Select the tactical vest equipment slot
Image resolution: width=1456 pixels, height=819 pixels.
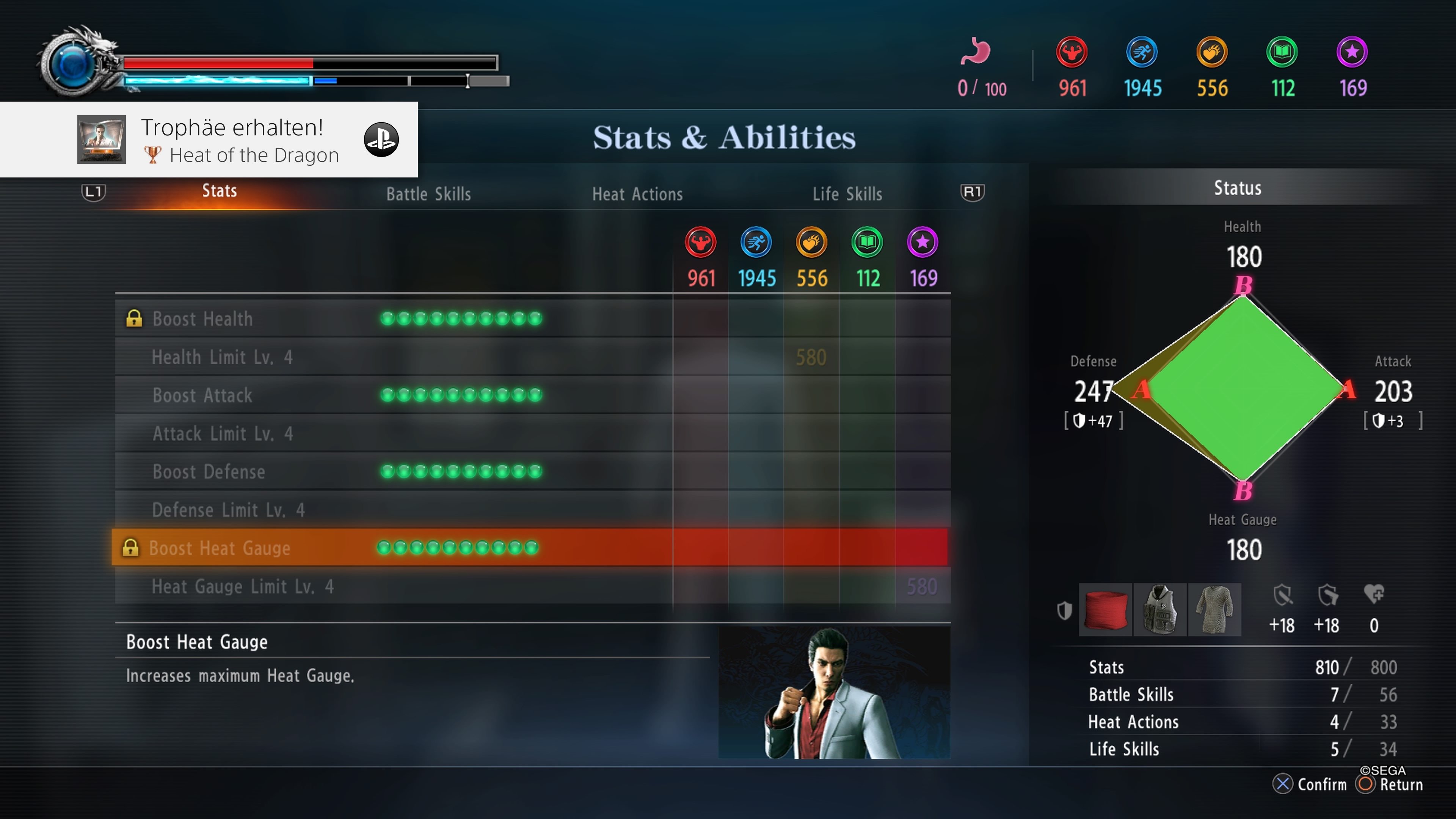click(1160, 610)
